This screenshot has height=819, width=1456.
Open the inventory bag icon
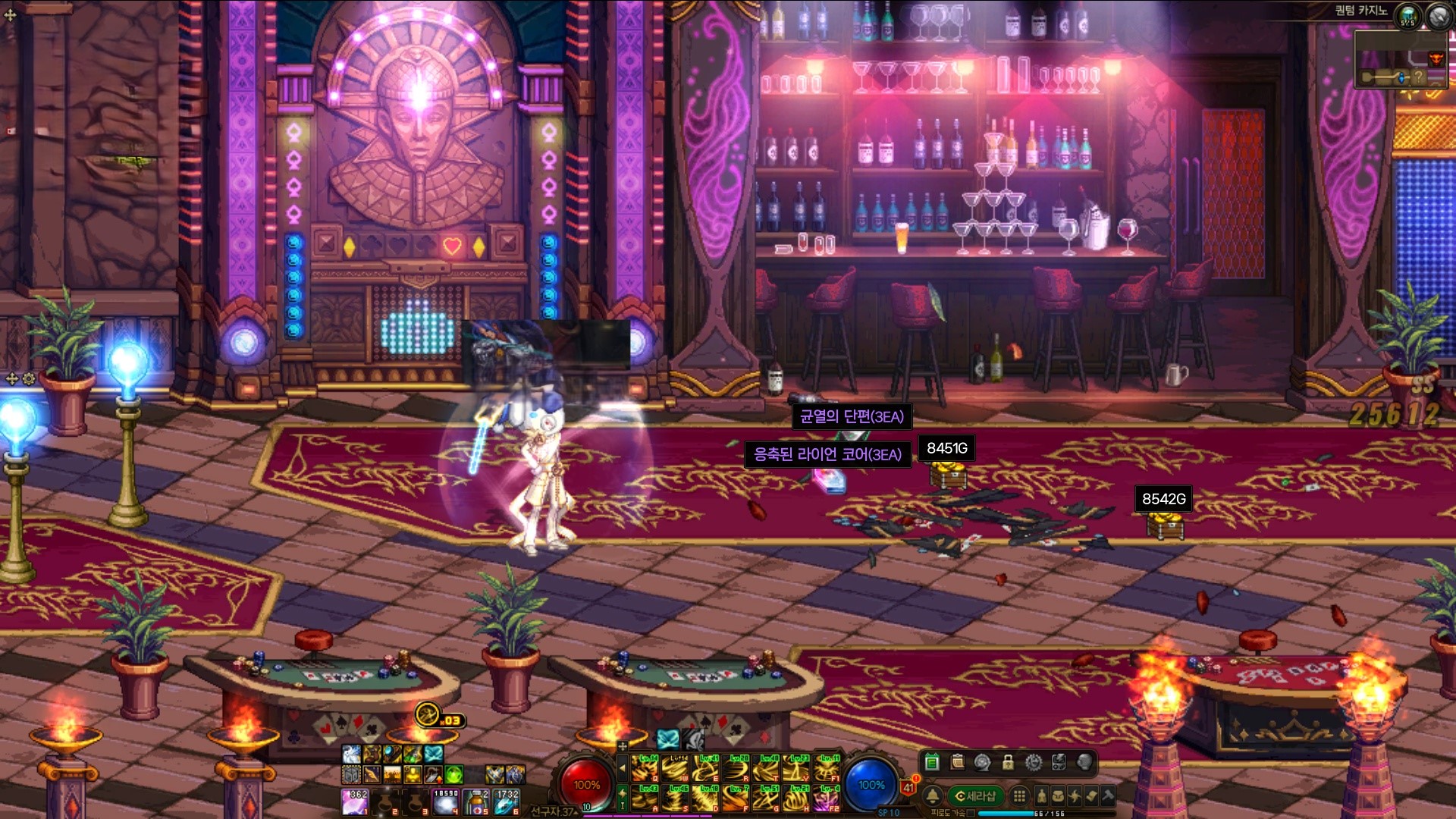point(1058,795)
